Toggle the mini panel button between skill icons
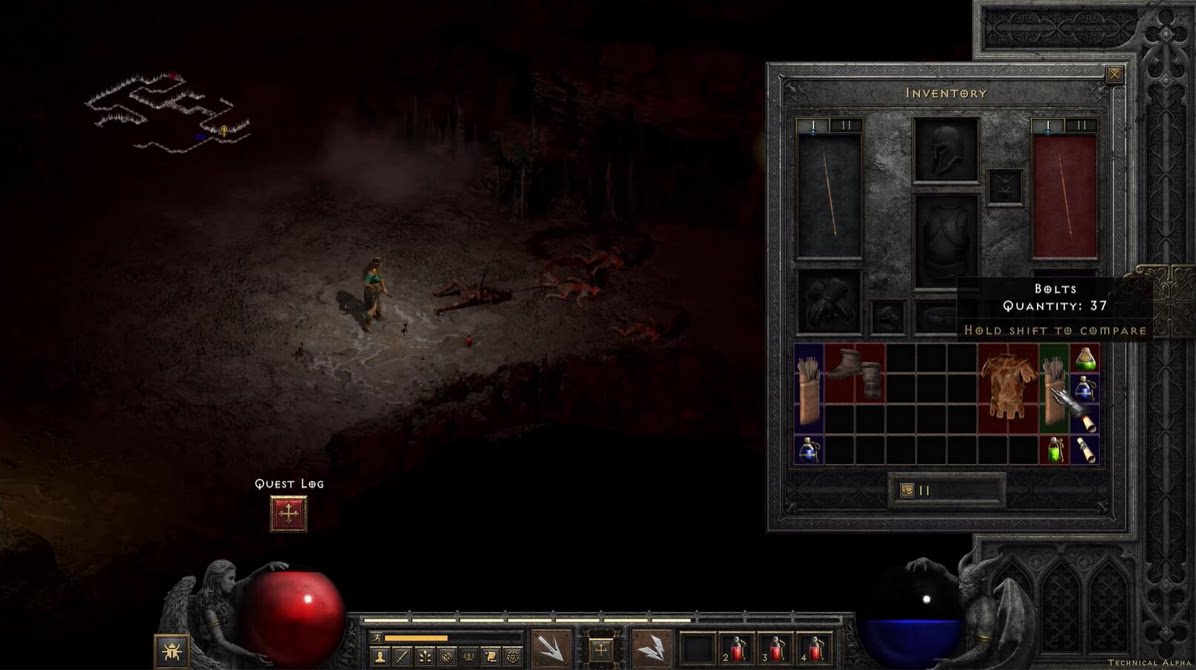 tap(601, 648)
